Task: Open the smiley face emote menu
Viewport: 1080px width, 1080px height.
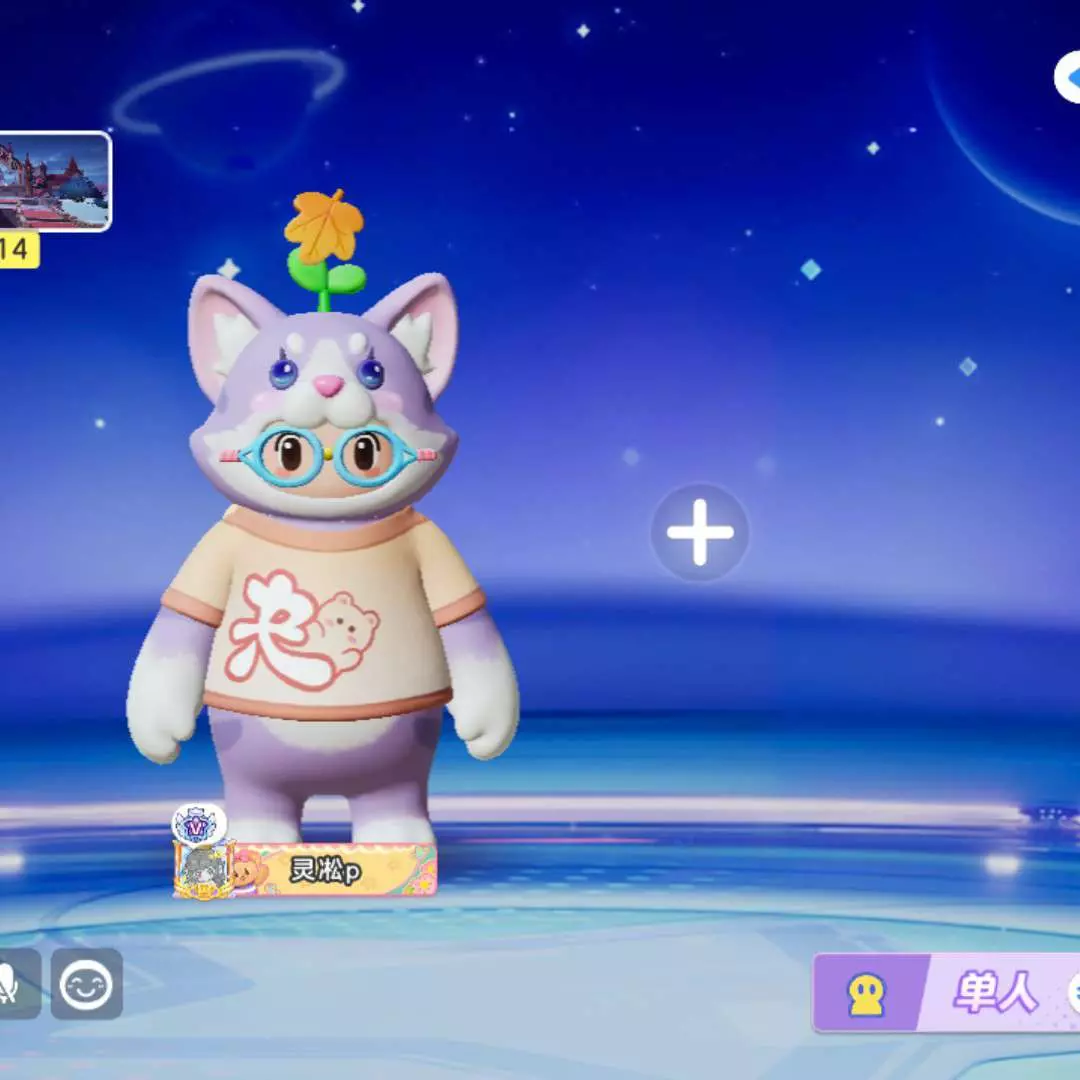Action: click(87, 984)
